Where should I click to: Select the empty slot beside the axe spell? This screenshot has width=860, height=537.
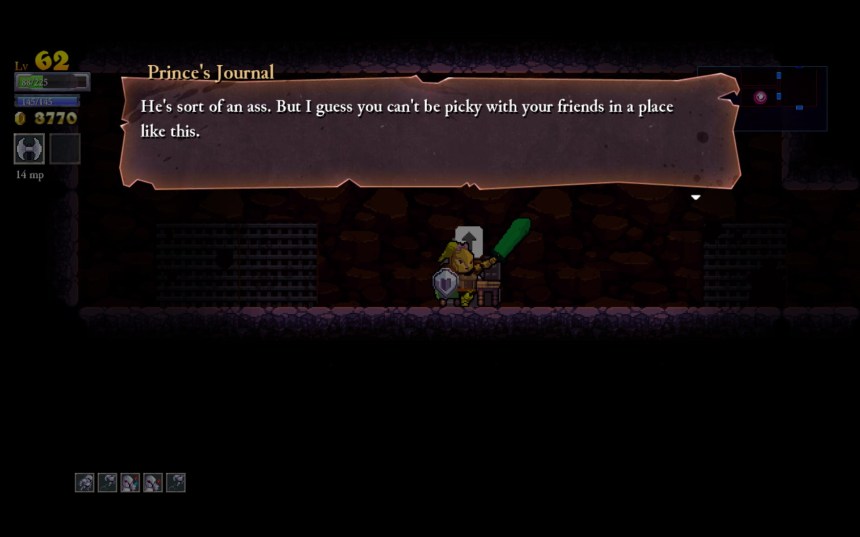65,148
